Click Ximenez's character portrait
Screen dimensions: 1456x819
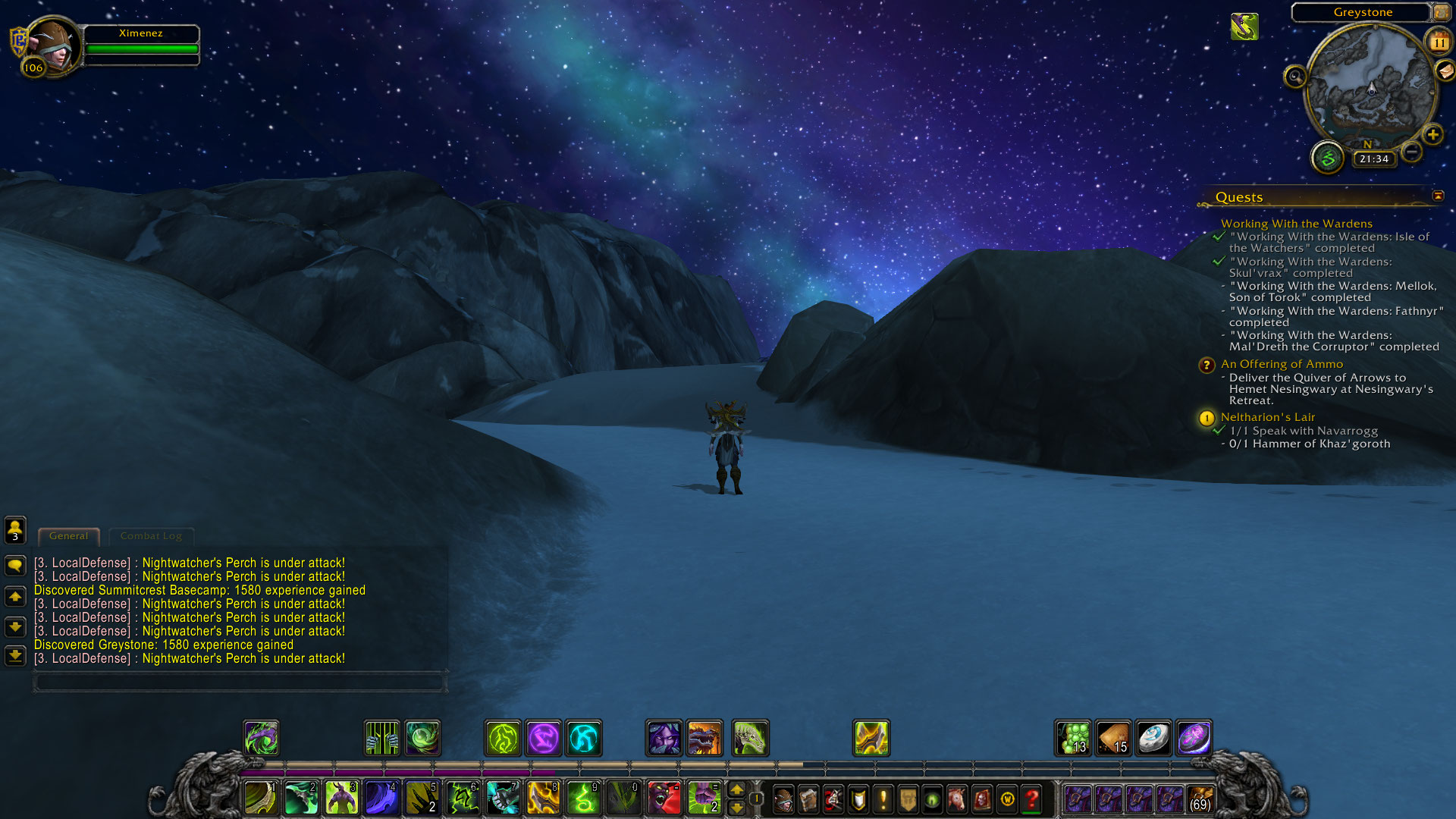(52, 45)
